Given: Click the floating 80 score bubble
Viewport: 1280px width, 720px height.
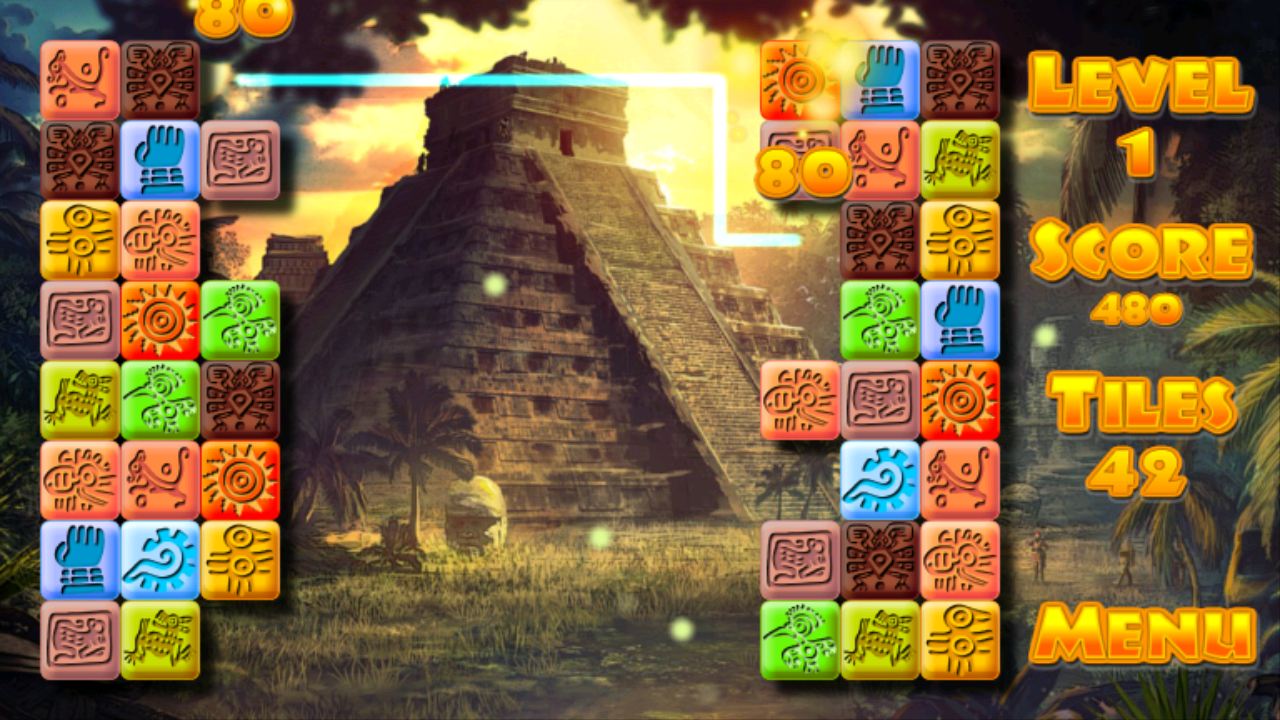Looking at the screenshot, I should click(x=805, y=172).
